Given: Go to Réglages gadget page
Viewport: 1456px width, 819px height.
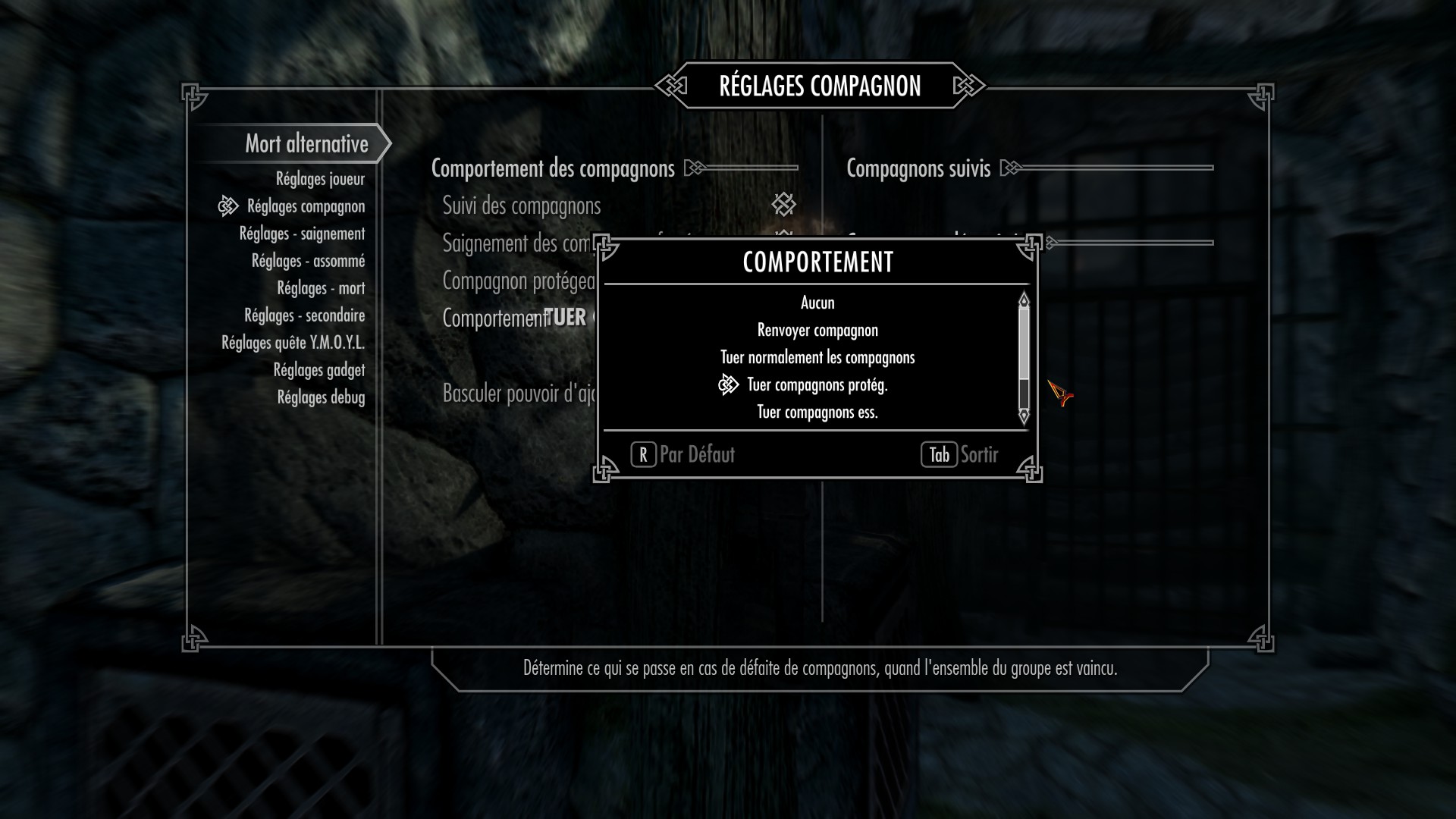Looking at the screenshot, I should click(x=318, y=370).
